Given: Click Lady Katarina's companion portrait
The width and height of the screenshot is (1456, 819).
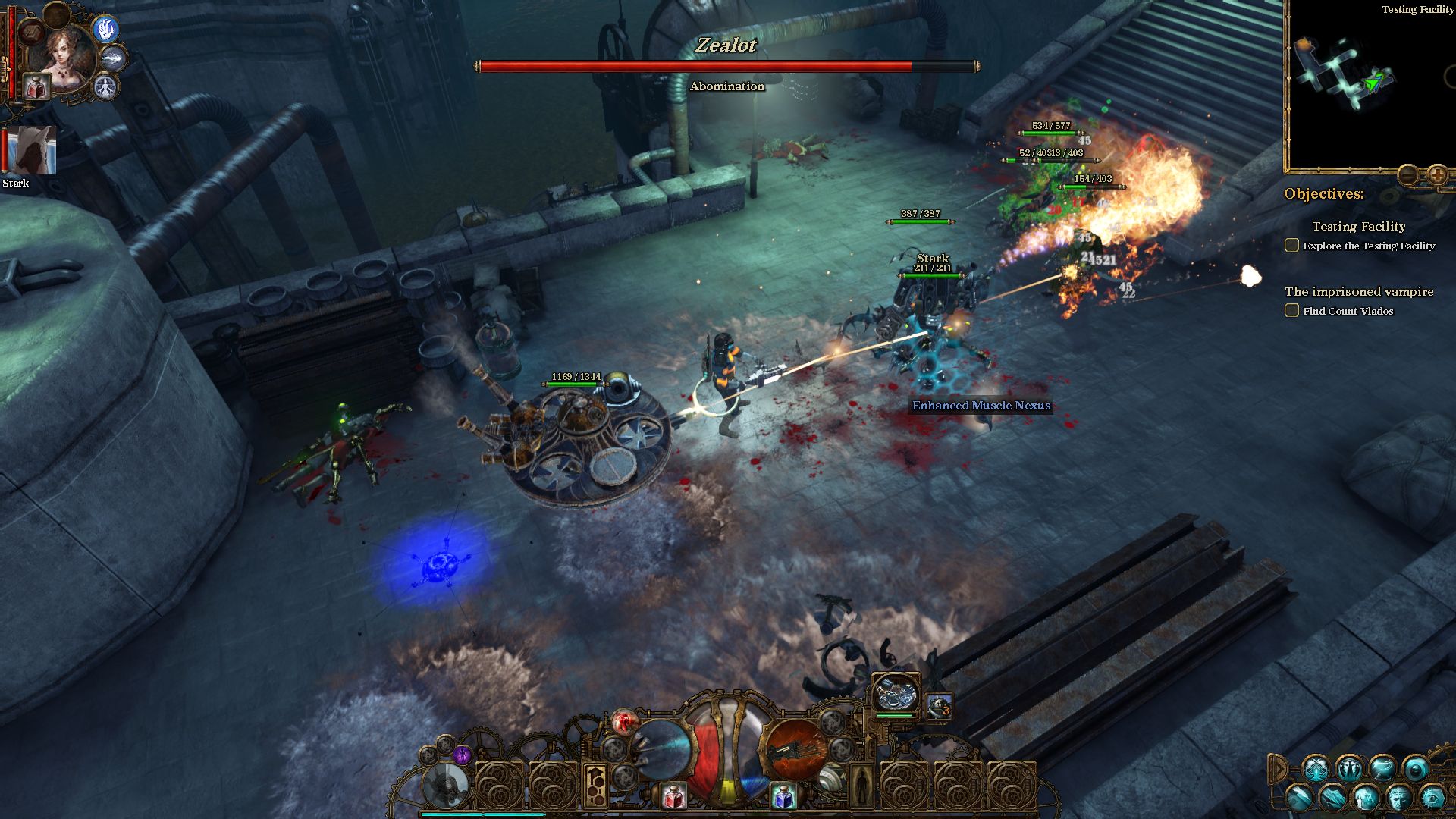Looking at the screenshot, I should coord(65,55).
